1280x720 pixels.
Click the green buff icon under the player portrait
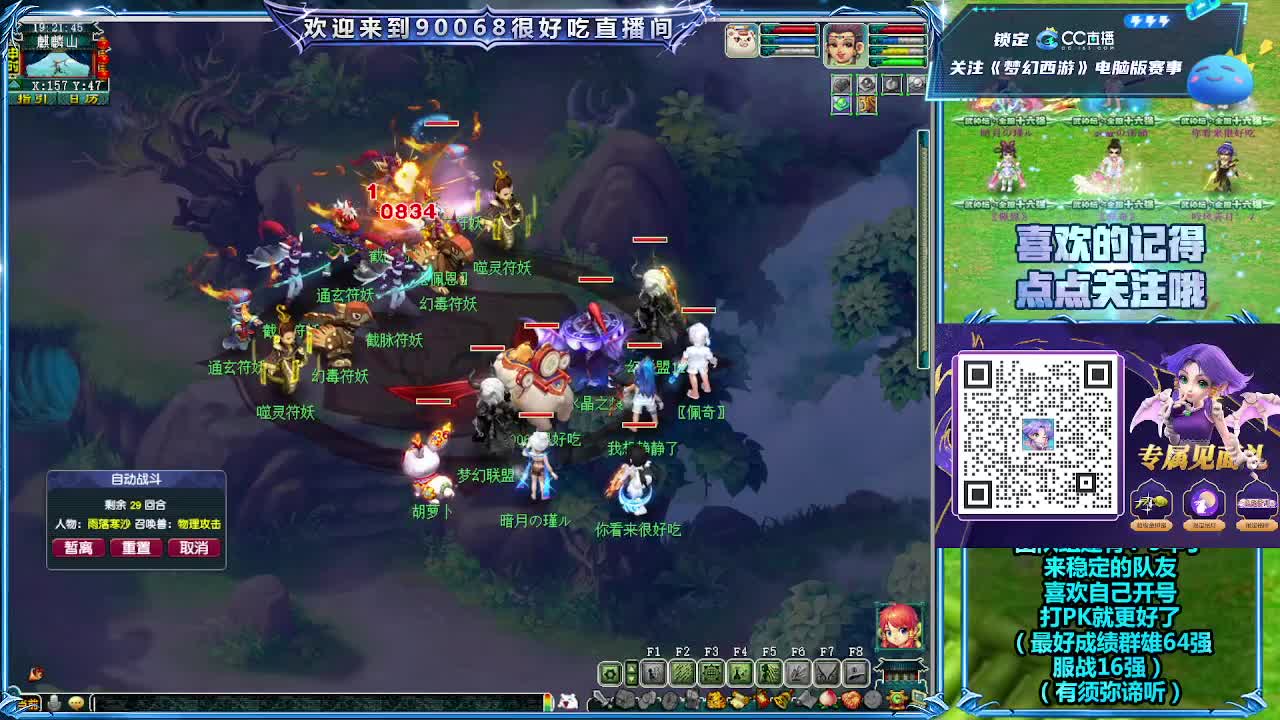(842, 104)
